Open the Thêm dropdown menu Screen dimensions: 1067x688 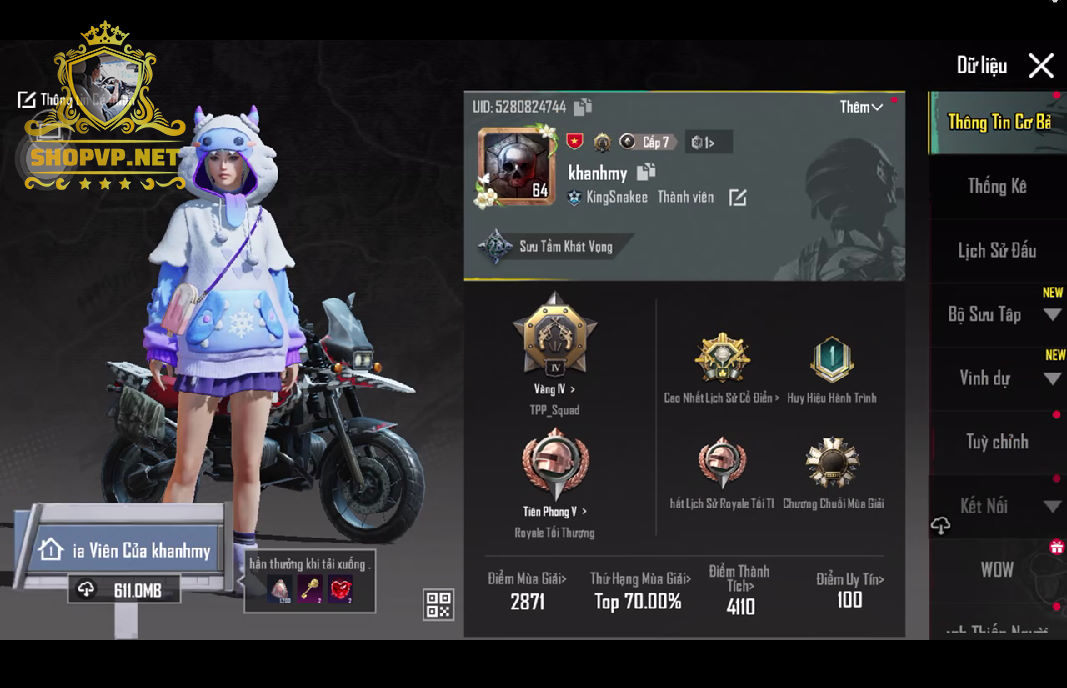tap(861, 107)
